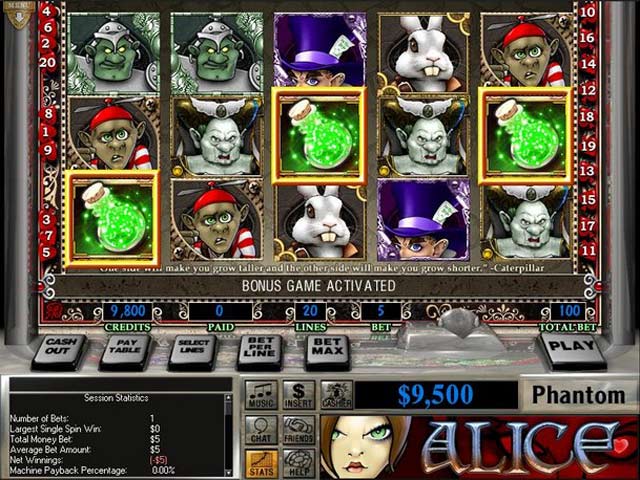Change the Bet Per Line

[x=259, y=350]
